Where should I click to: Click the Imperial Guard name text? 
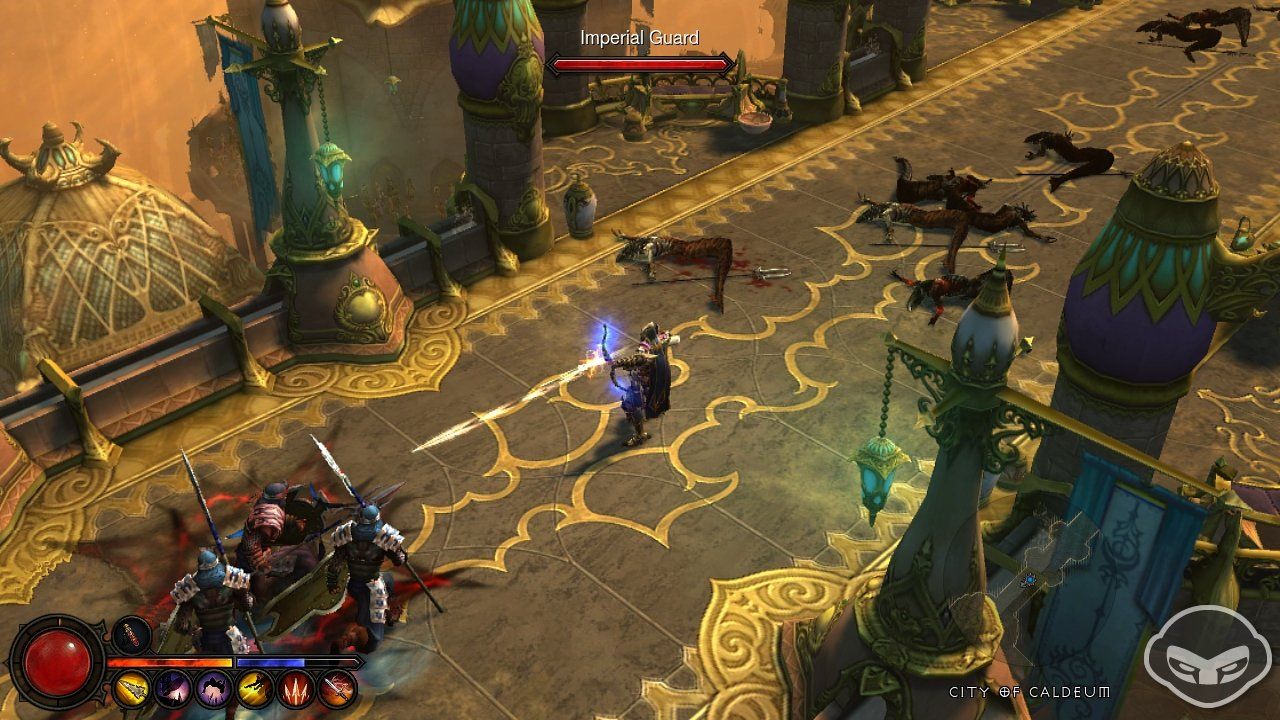coord(640,37)
